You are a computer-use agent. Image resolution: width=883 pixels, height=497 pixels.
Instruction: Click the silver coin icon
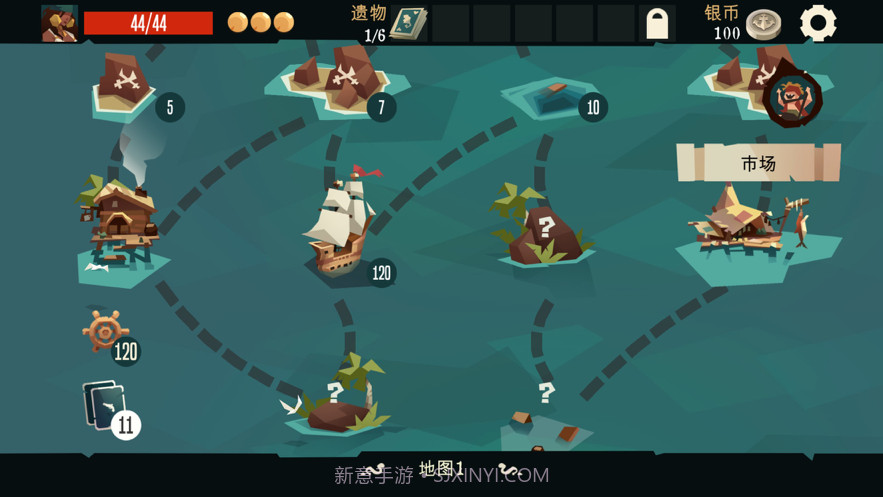pos(764,23)
